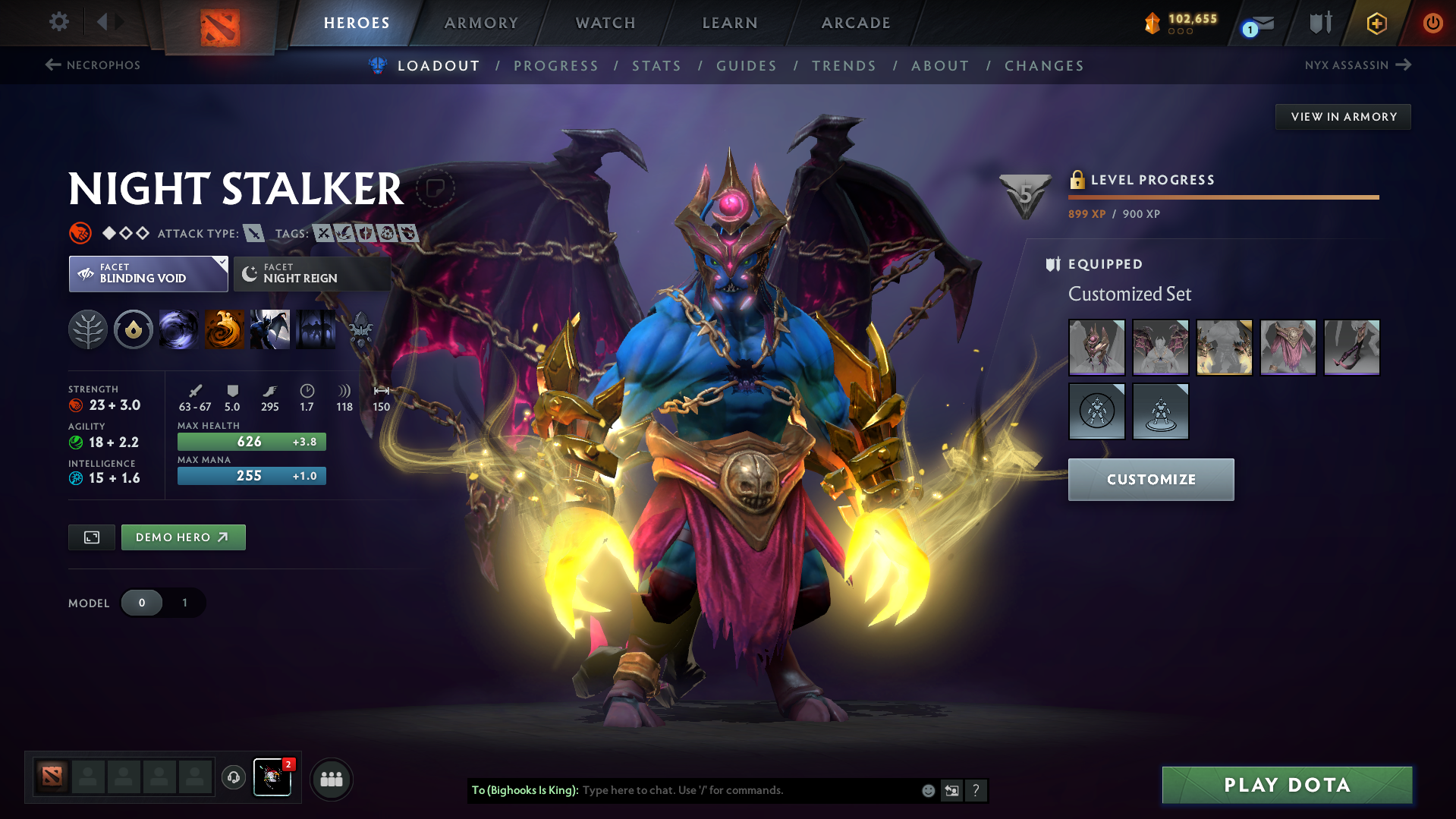This screenshot has height=819, width=1456.
Task: Select the Void ability icon
Action: pyautogui.click(x=179, y=329)
